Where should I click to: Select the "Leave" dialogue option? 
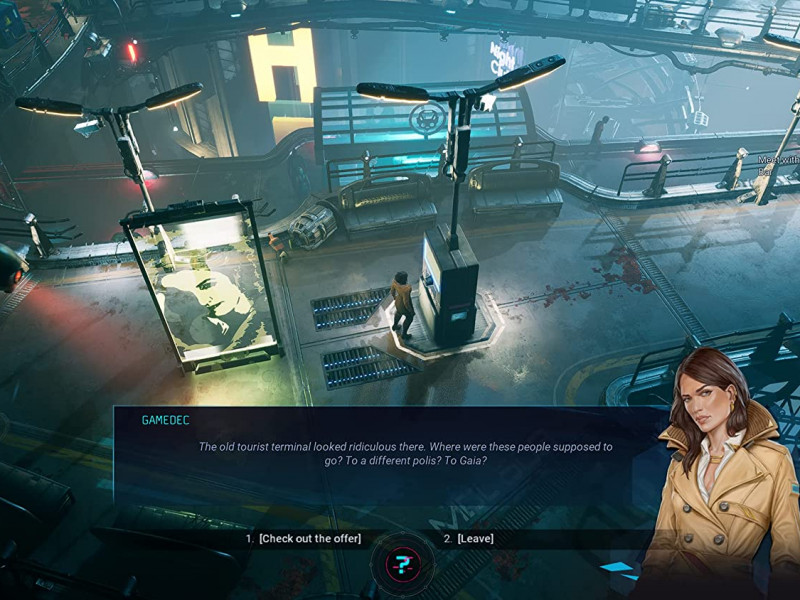pos(475,539)
